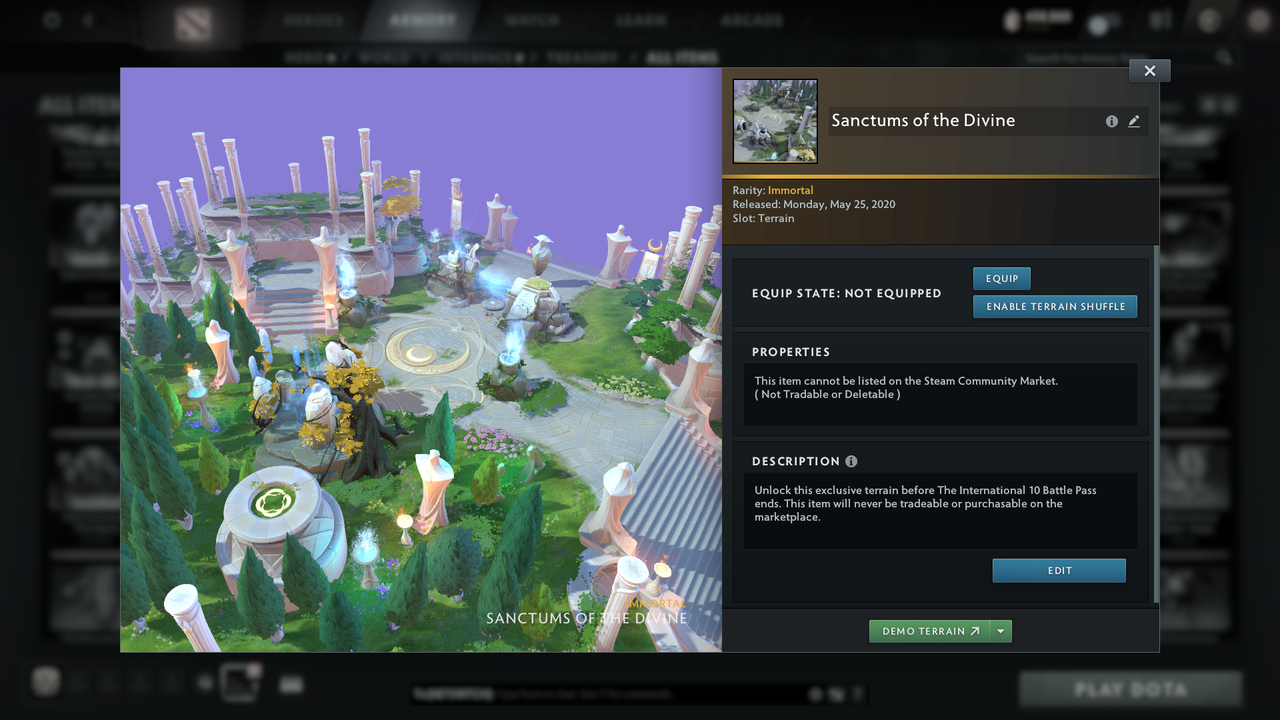
Task: Switch to the HEROES menu
Action: point(313,19)
